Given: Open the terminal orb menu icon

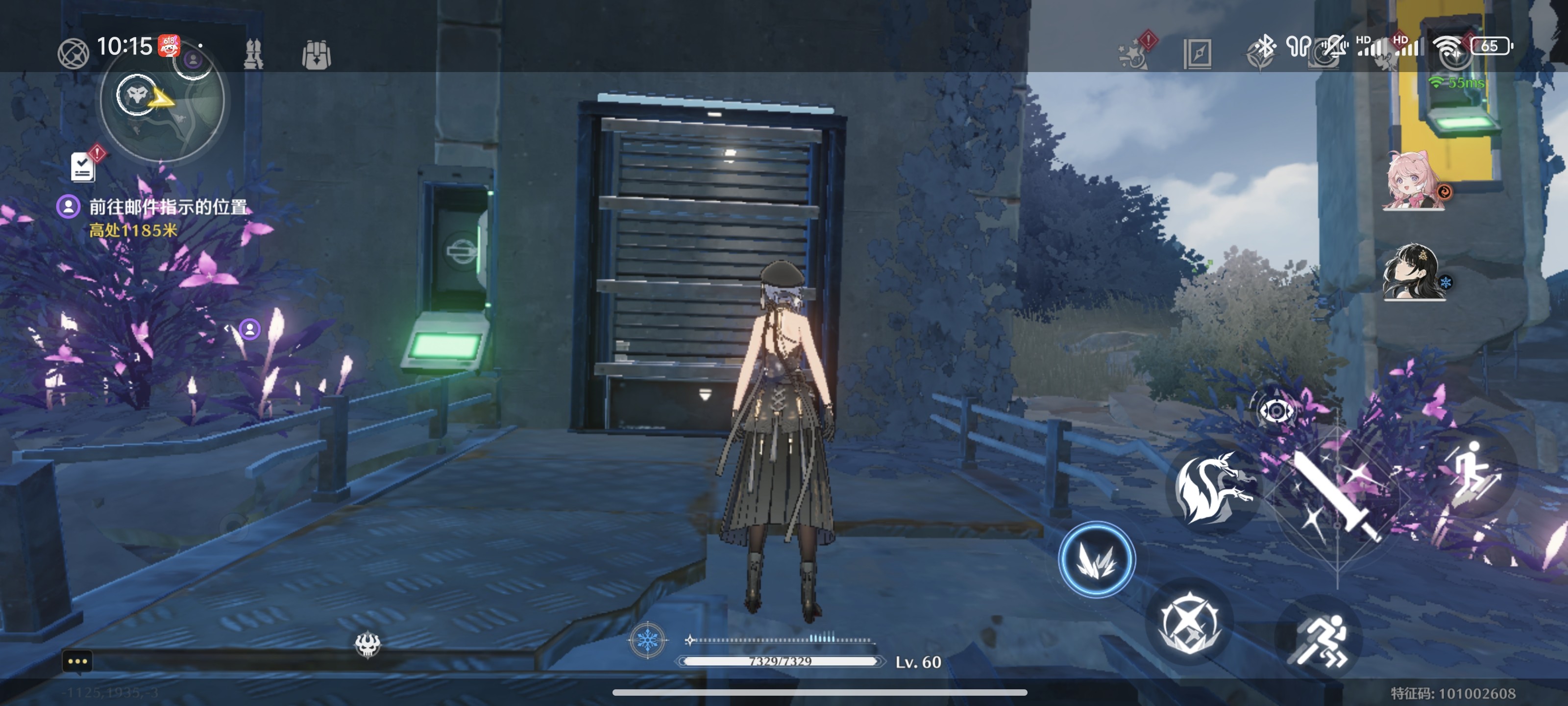Looking at the screenshot, I should pyautogui.click(x=73, y=53).
